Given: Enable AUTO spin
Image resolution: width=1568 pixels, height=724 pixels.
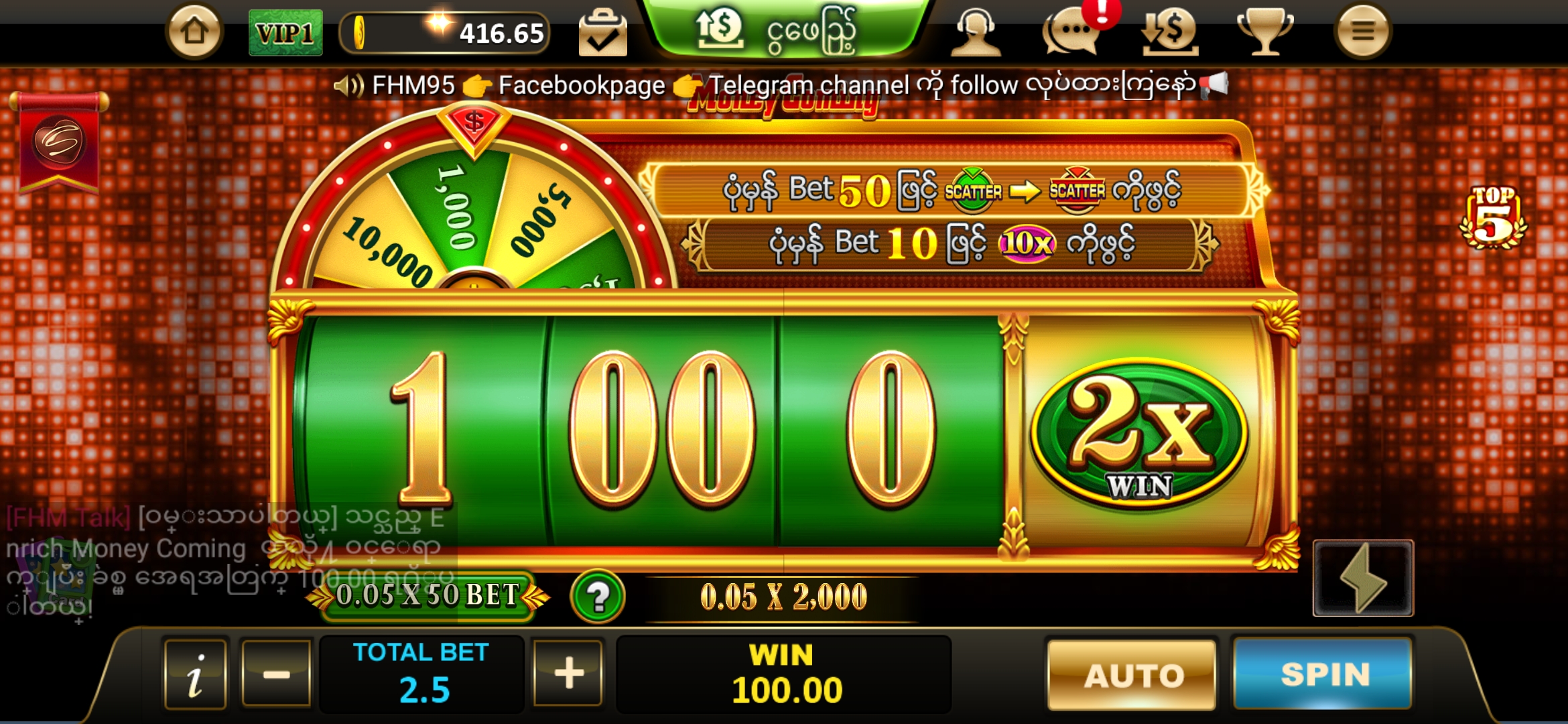Looking at the screenshot, I should (1132, 674).
